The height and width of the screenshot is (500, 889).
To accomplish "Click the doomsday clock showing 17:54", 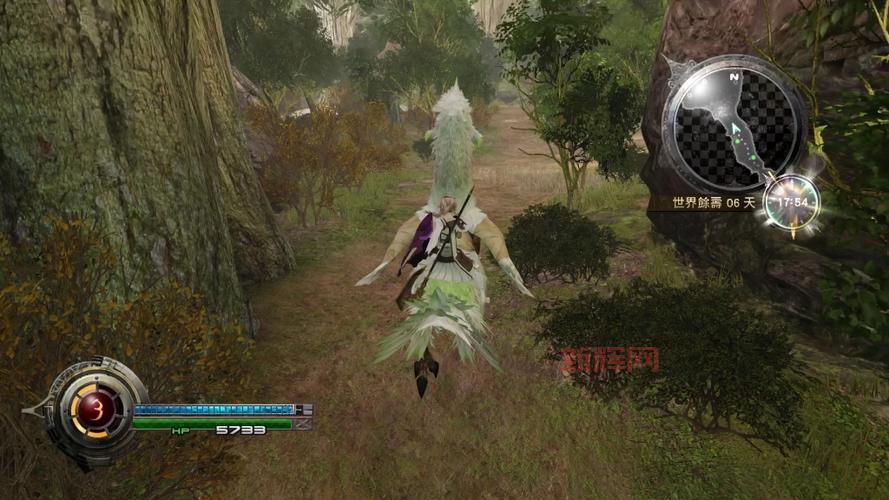I will pyautogui.click(x=792, y=202).
